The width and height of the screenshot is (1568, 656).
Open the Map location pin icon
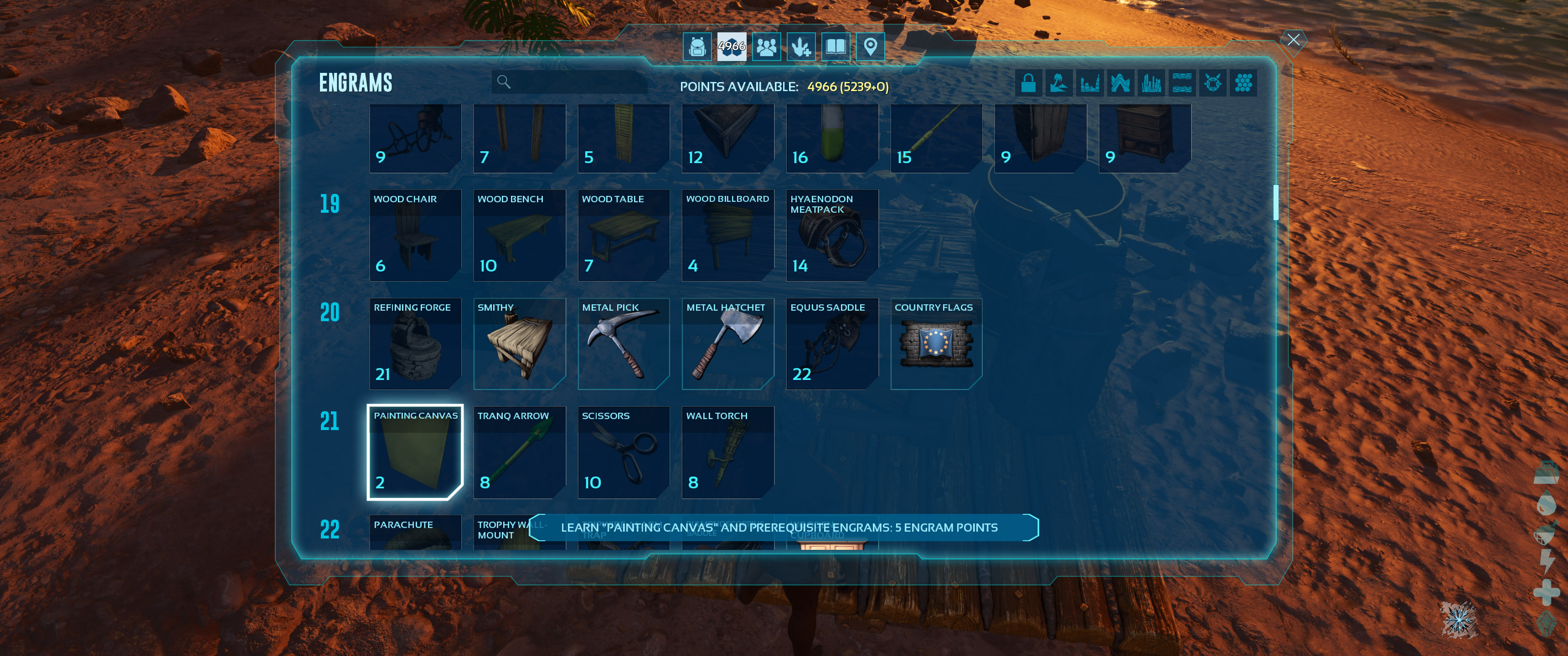coord(871,46)
